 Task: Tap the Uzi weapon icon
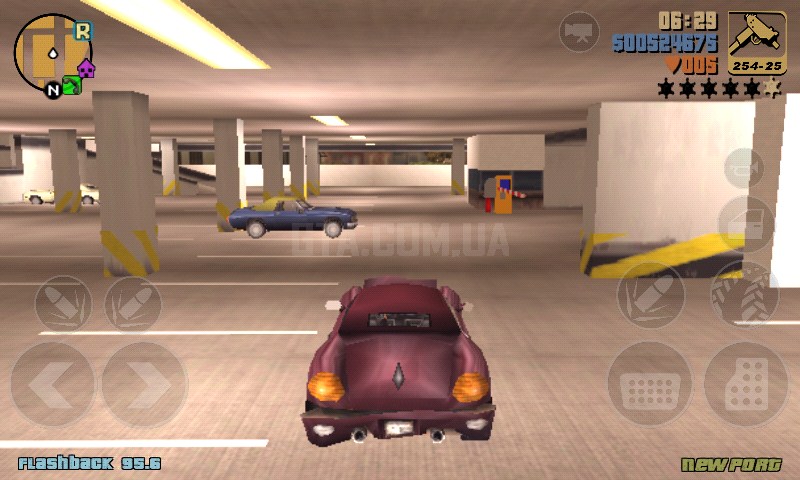pos(757,42)
